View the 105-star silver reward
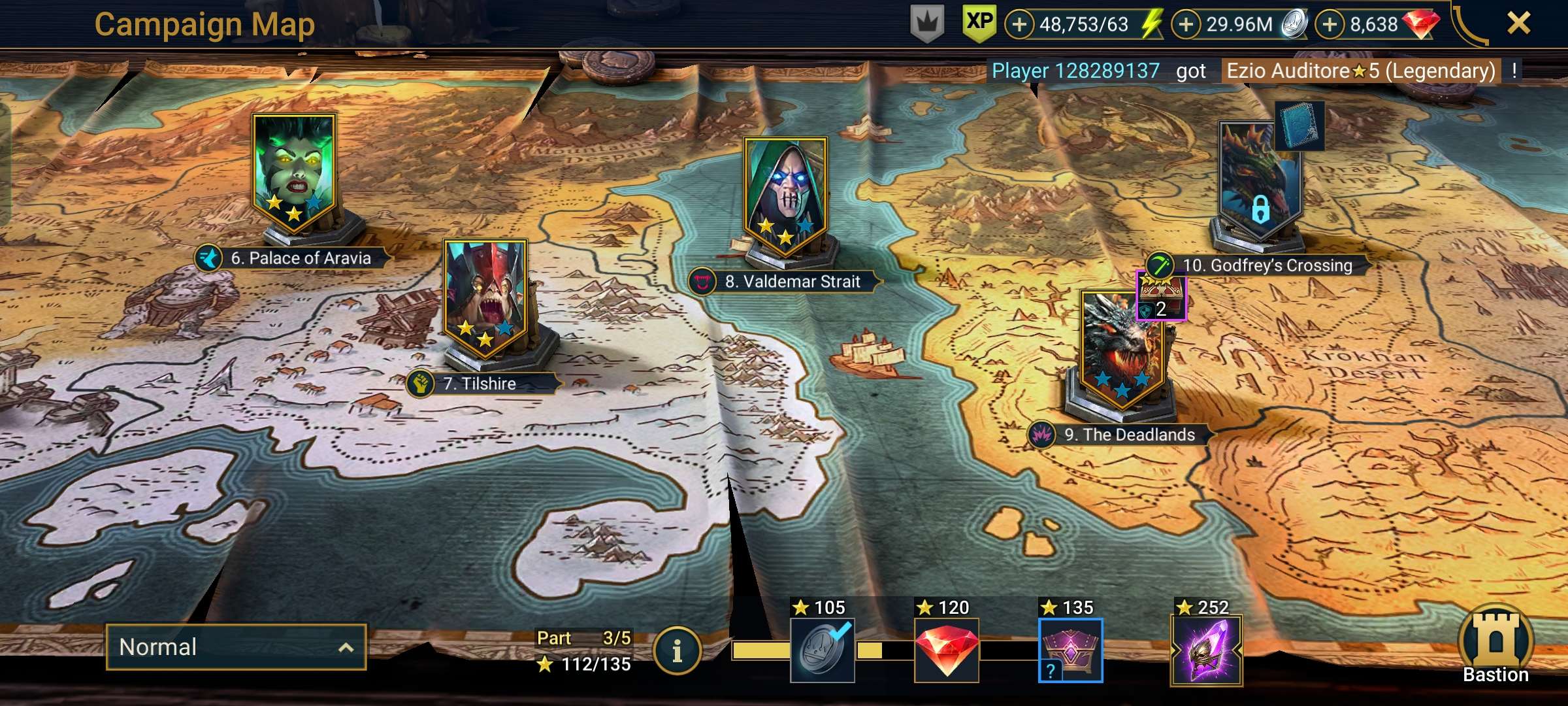Screen dimensions: 1568x706 [823, 650]
